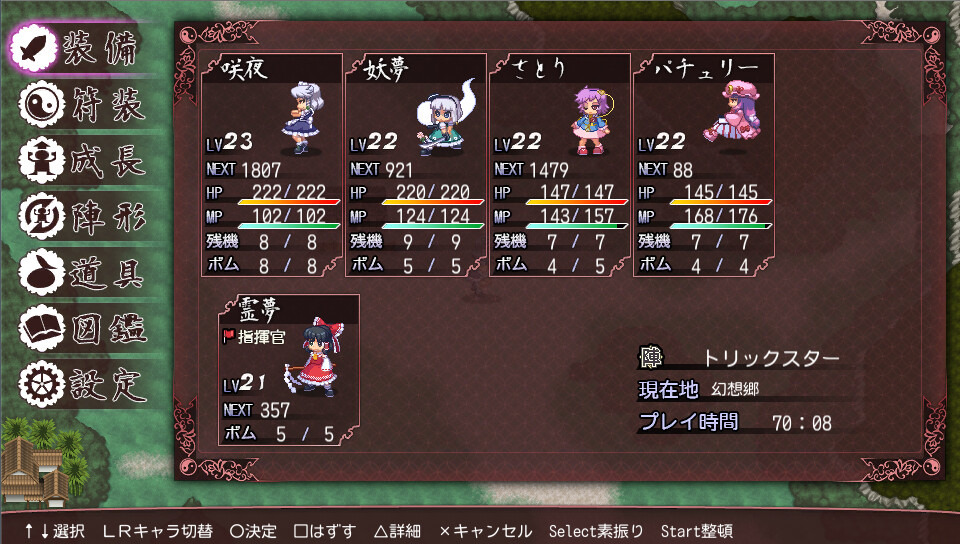Choose the 霊夢 commander card
The height and width of the screenshot is (544, 960).
pyautogui.click(x=288, y=369)
